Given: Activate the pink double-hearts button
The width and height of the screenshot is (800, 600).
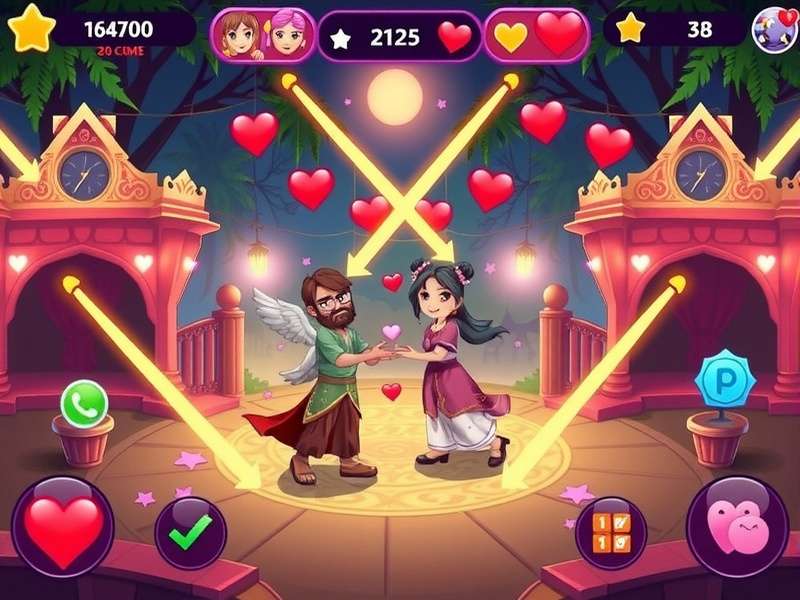Looking at the screenshot, I should click(737, 526).
